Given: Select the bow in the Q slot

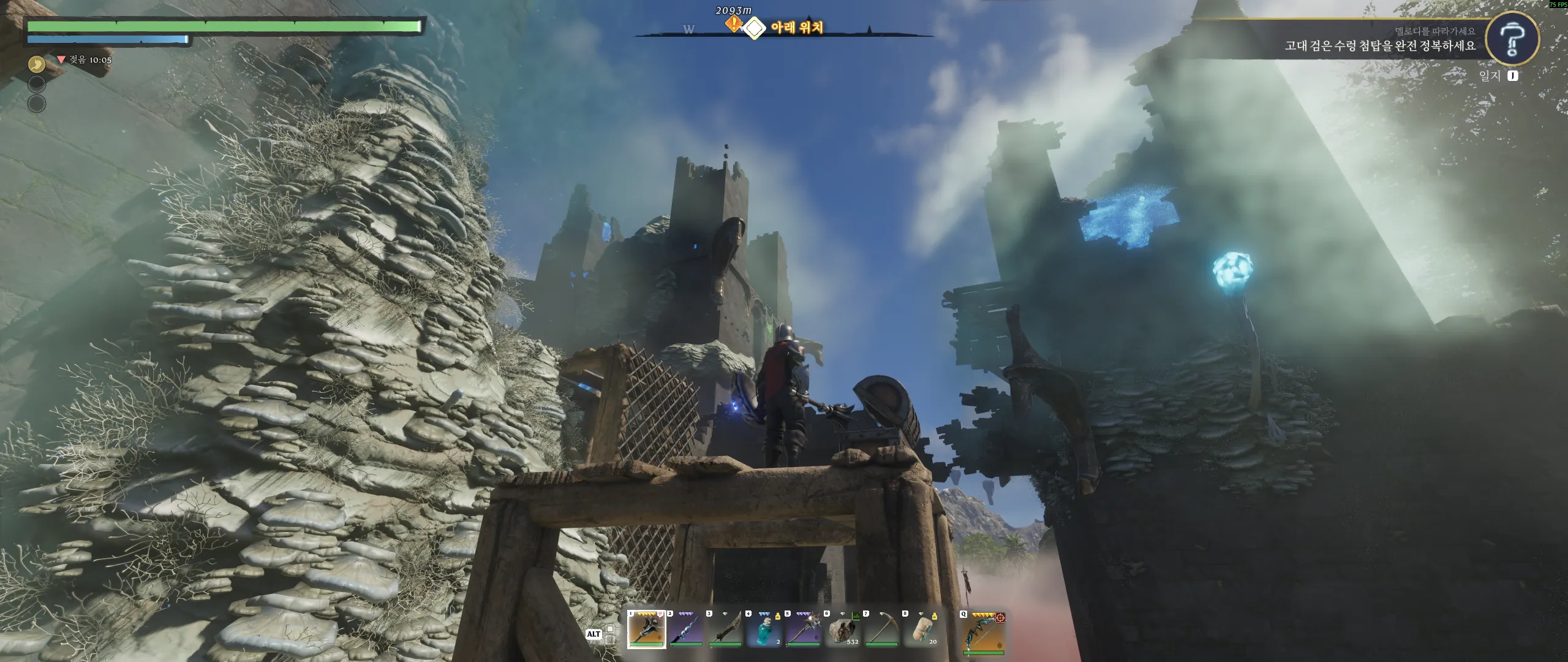Looking at the screenshot, I should [x=983, y=632].
